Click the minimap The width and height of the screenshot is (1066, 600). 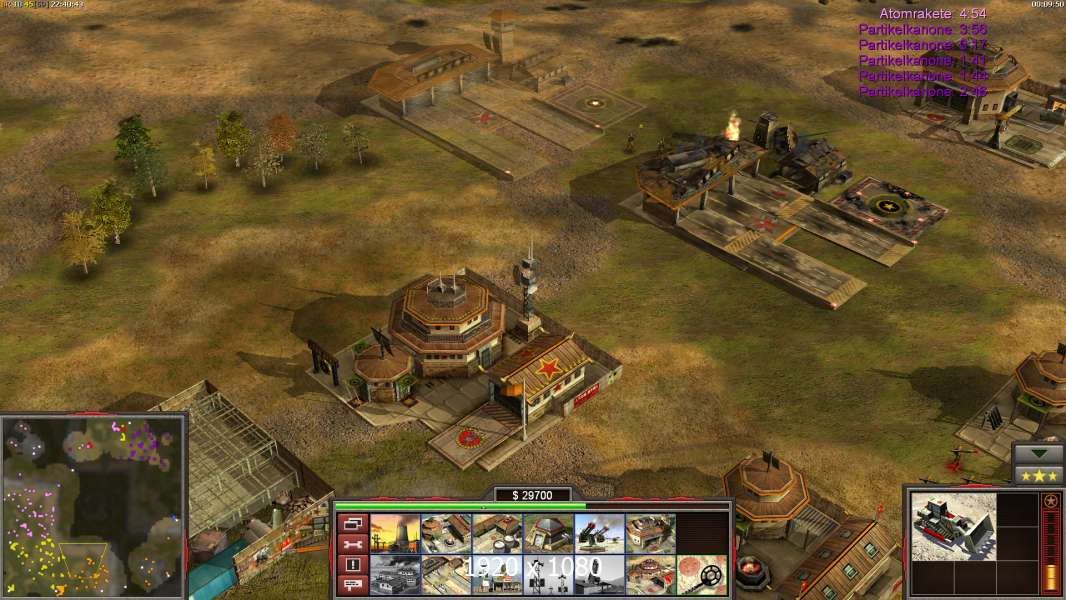tap(93, 506)
